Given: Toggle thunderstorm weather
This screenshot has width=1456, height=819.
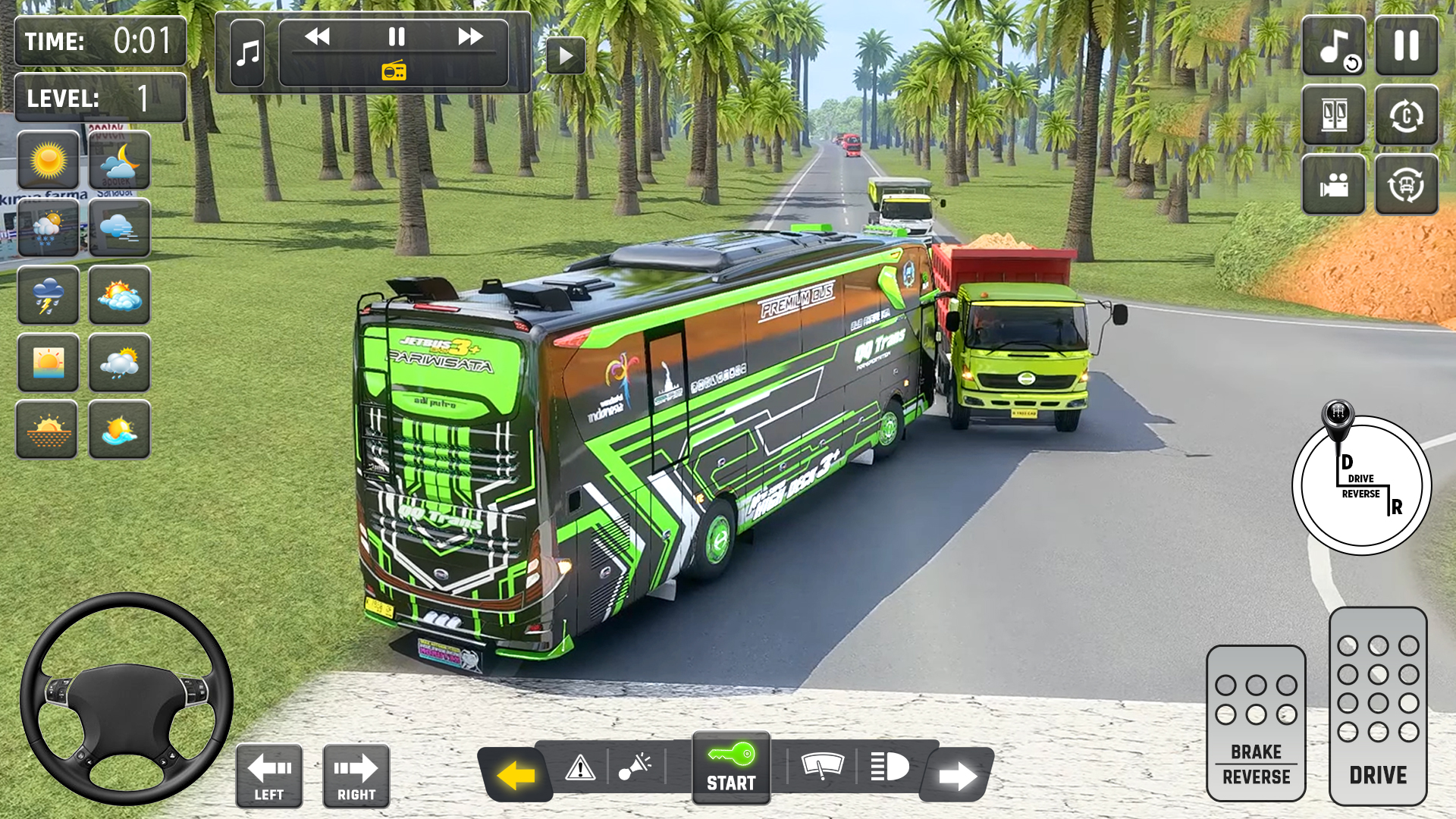Looking at the screenshot, I should (x=48, y=296).
